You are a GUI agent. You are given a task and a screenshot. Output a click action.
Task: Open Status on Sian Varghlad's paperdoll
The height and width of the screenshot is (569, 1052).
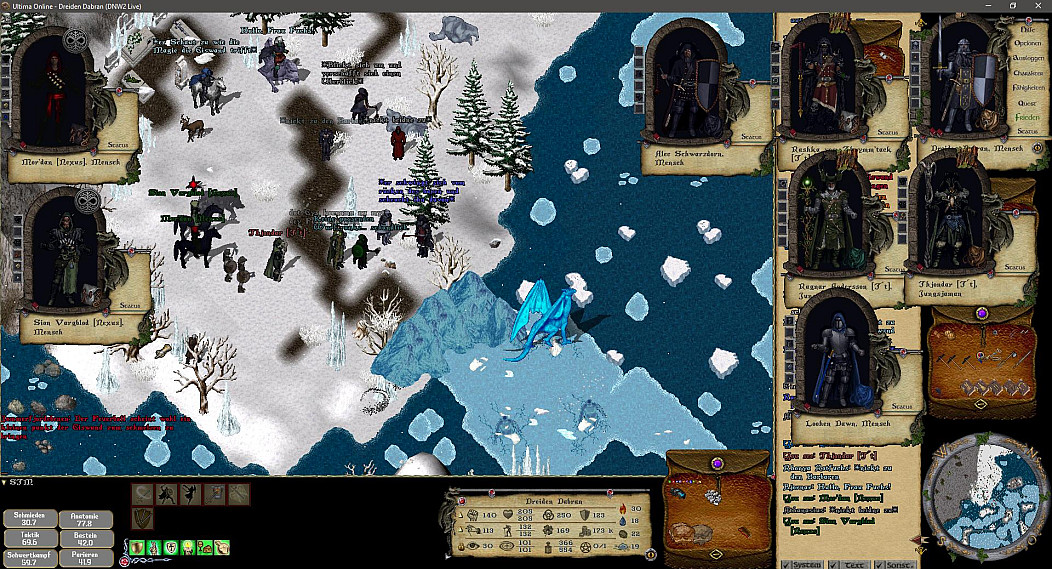coord(129,304)
